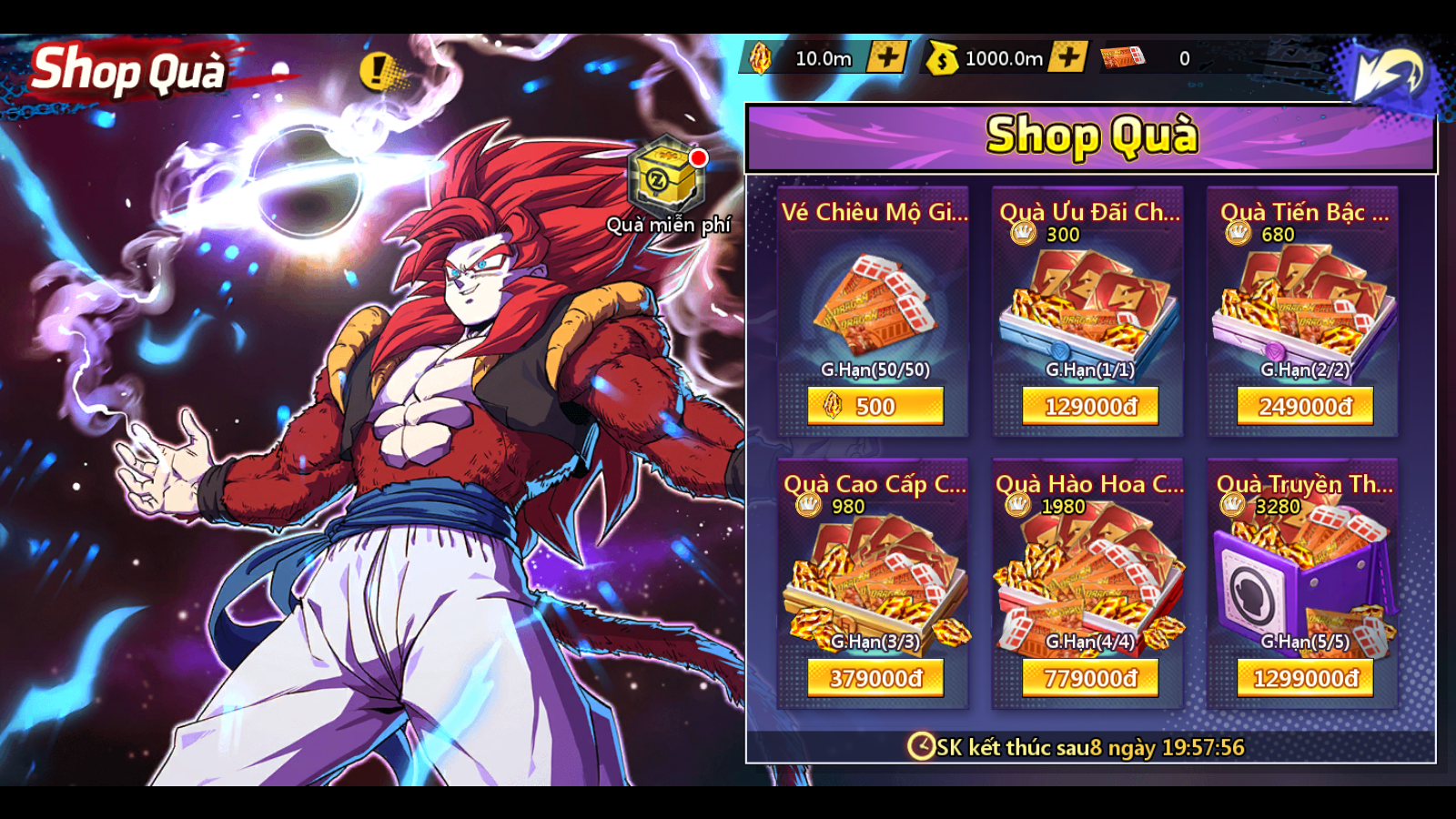Buy the recruit ticket for 500 gems
Viewport: 1456px width, 819px height.
[x=875, y=406]
